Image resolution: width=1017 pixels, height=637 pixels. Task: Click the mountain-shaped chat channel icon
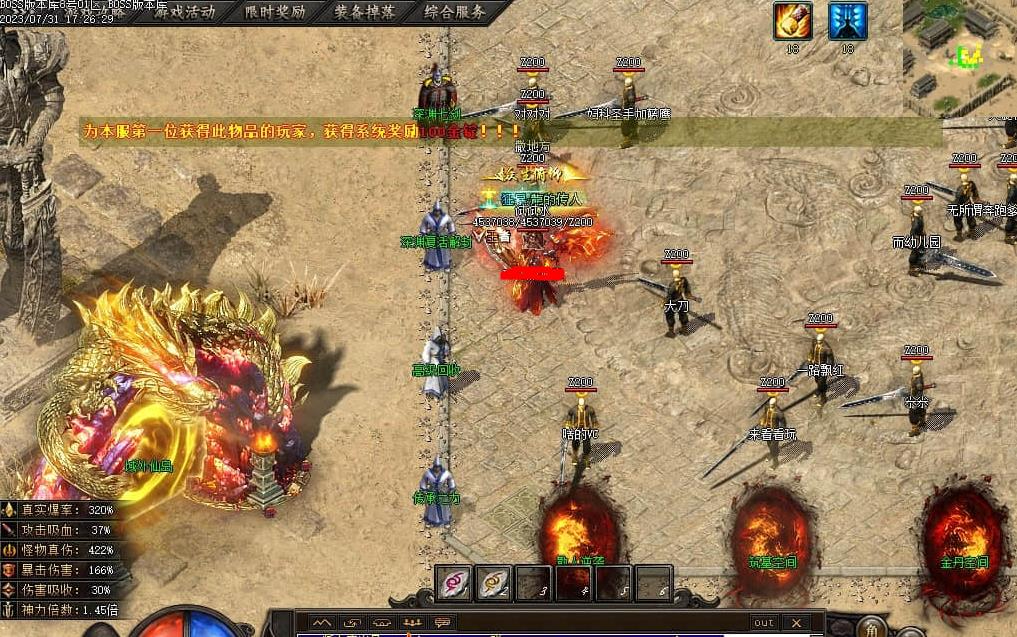321,622
